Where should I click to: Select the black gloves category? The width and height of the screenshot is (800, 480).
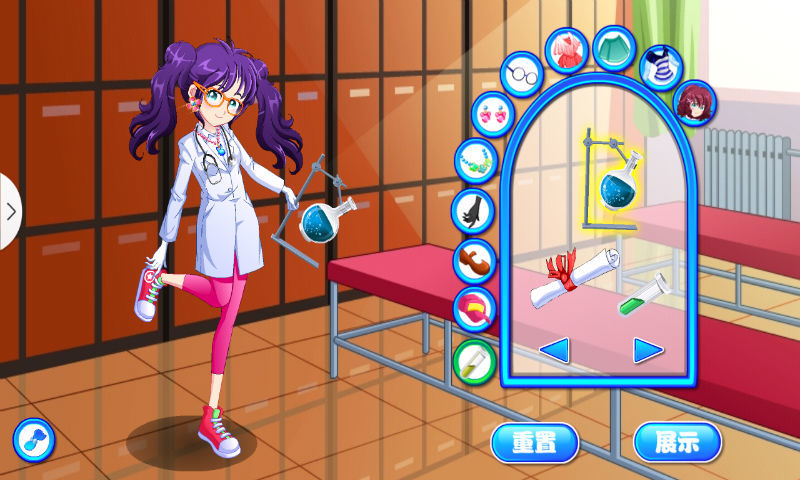[474, 210]
